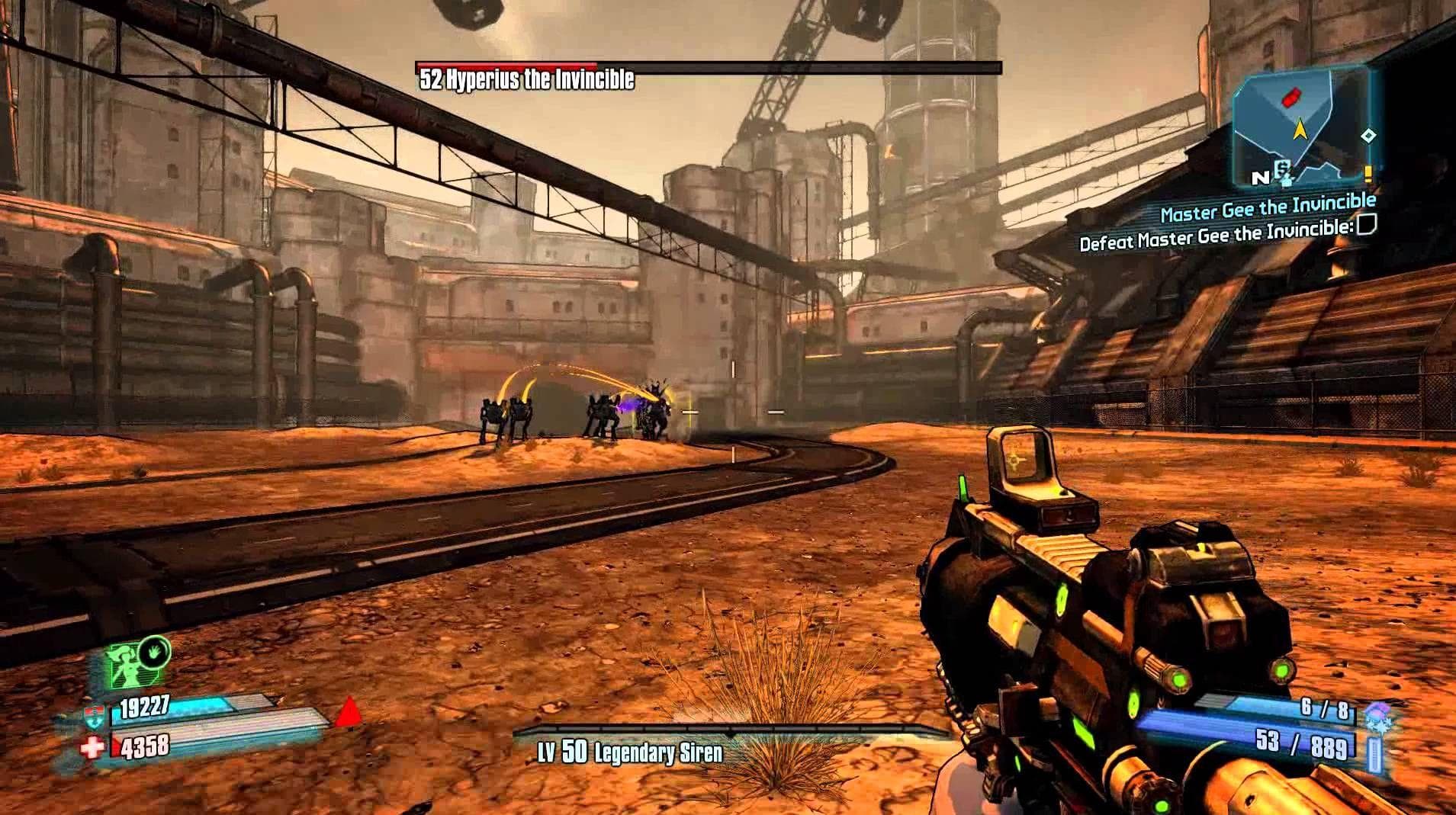Select the Master Gee the Invincible quest title
1456x815 pixels.
(x=1268, y=206)
